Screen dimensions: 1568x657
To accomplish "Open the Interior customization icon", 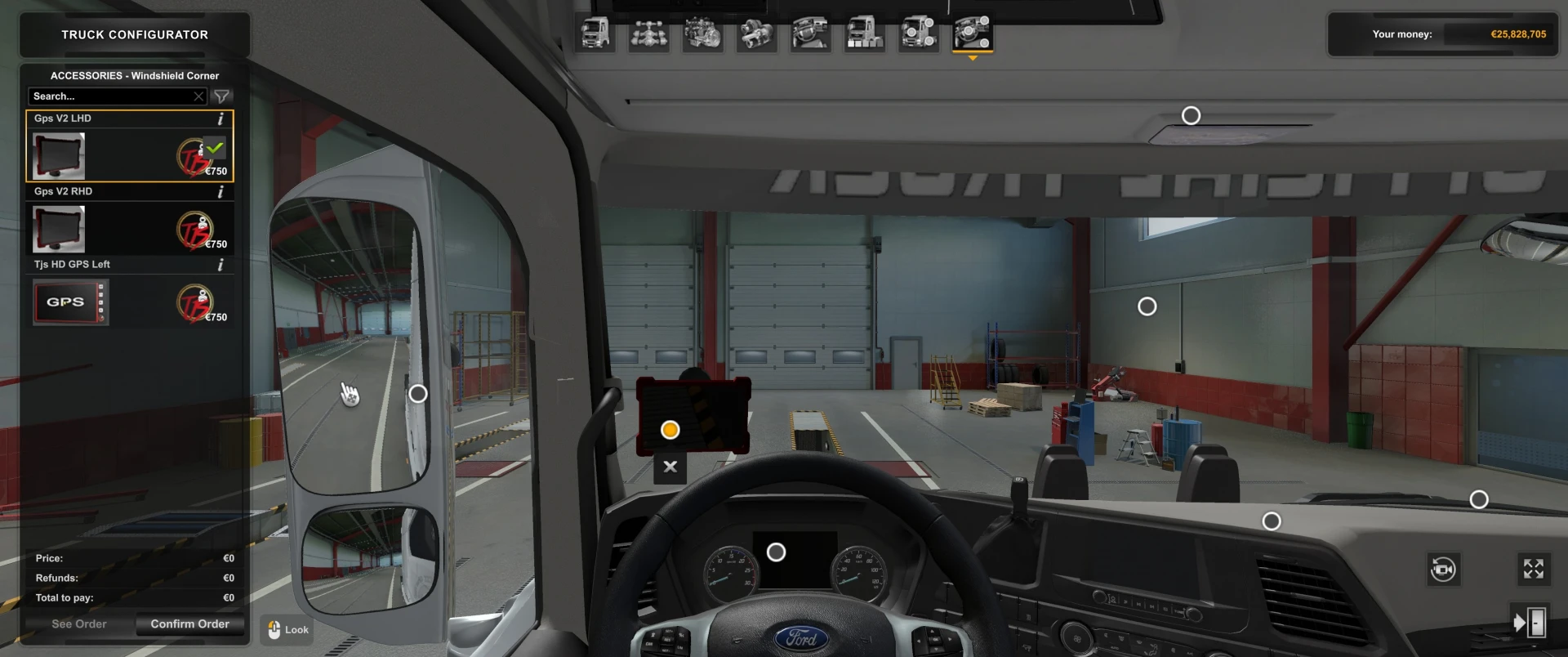I will click(x=811, y=34).
